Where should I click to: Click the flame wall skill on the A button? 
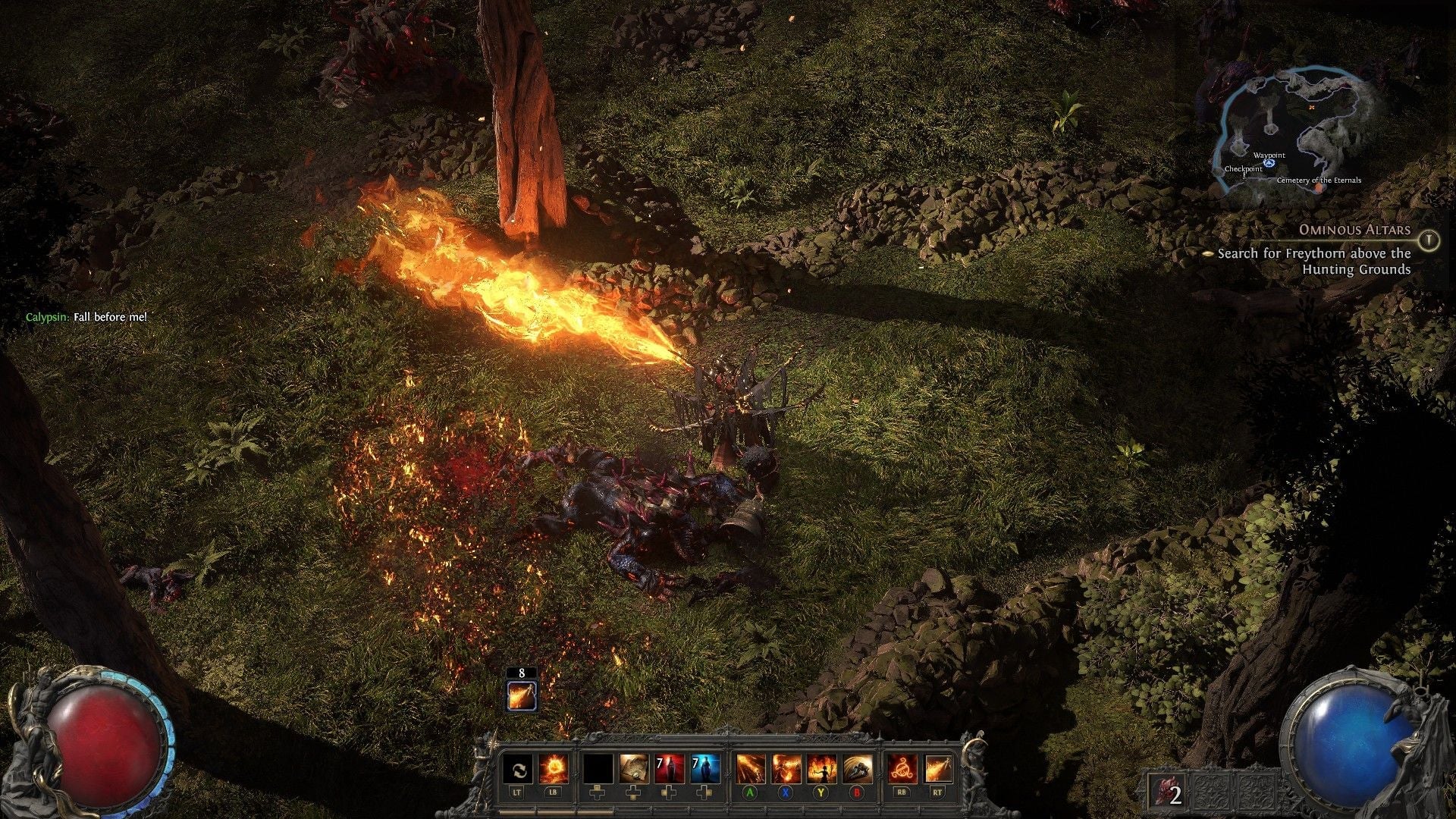click(x=751, y=769)
